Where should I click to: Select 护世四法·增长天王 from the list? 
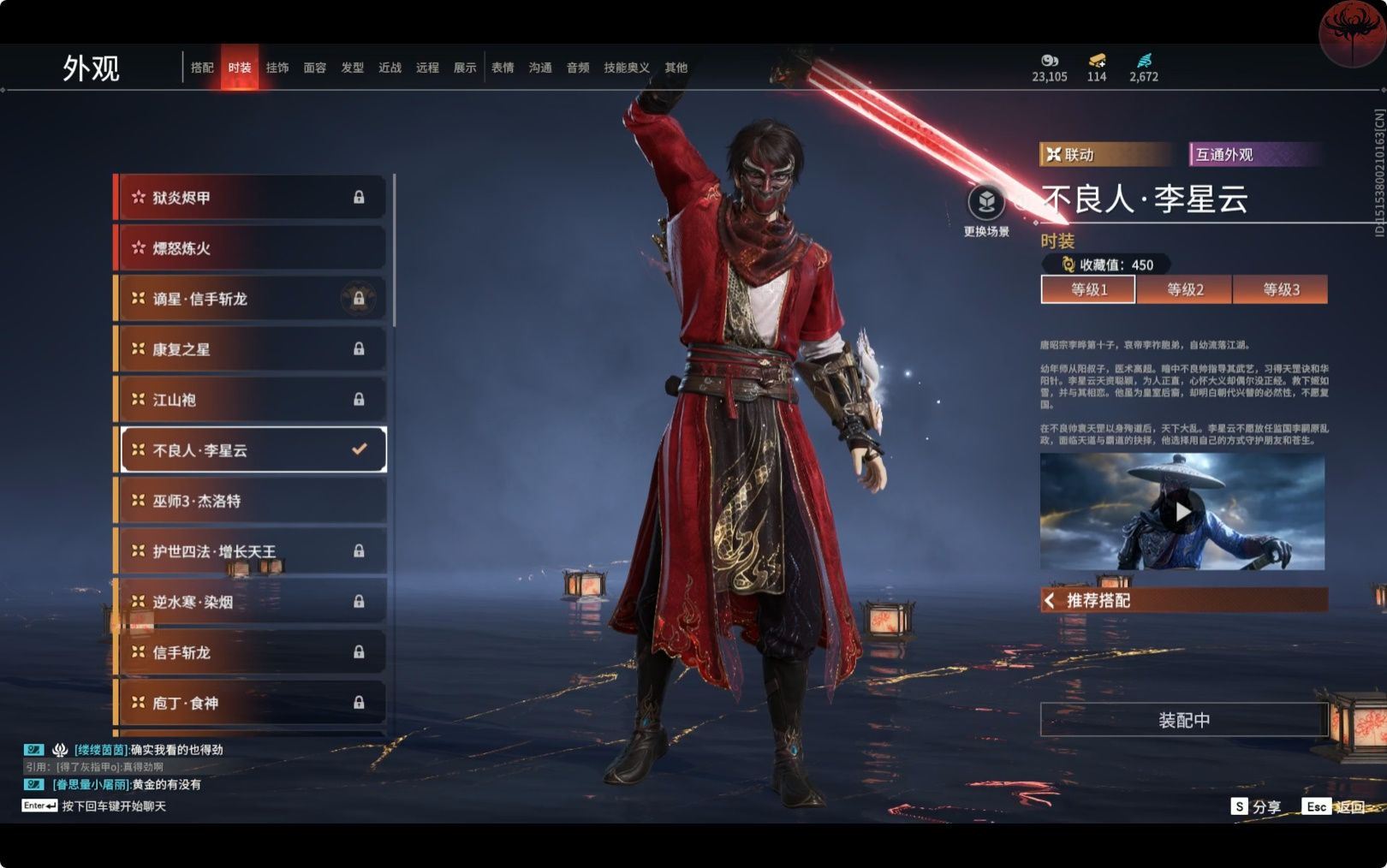[x=250, y=551]
